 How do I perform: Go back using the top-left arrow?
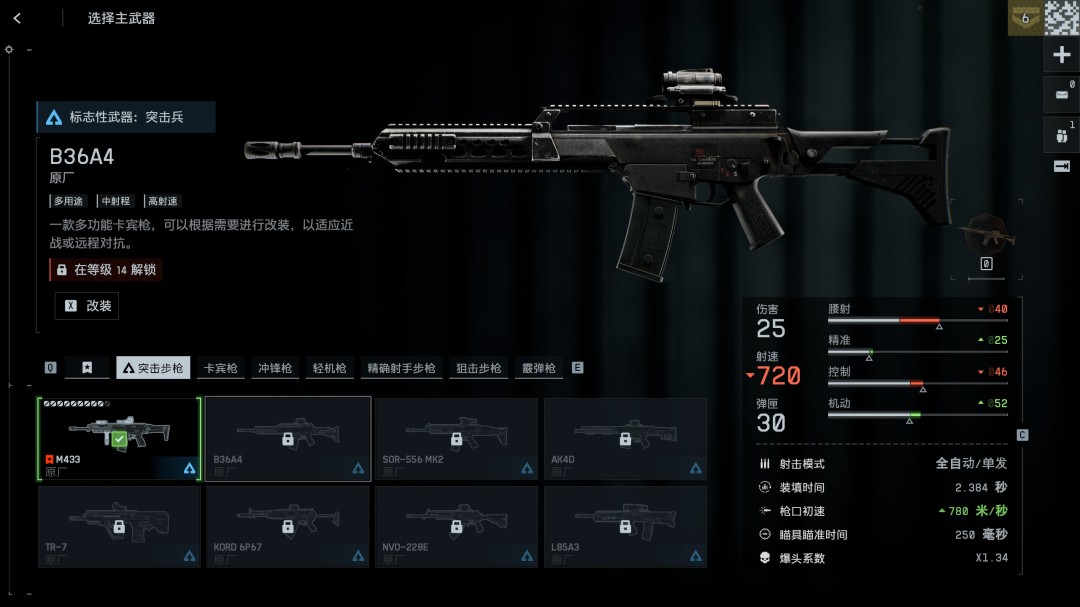click(17, 18)
